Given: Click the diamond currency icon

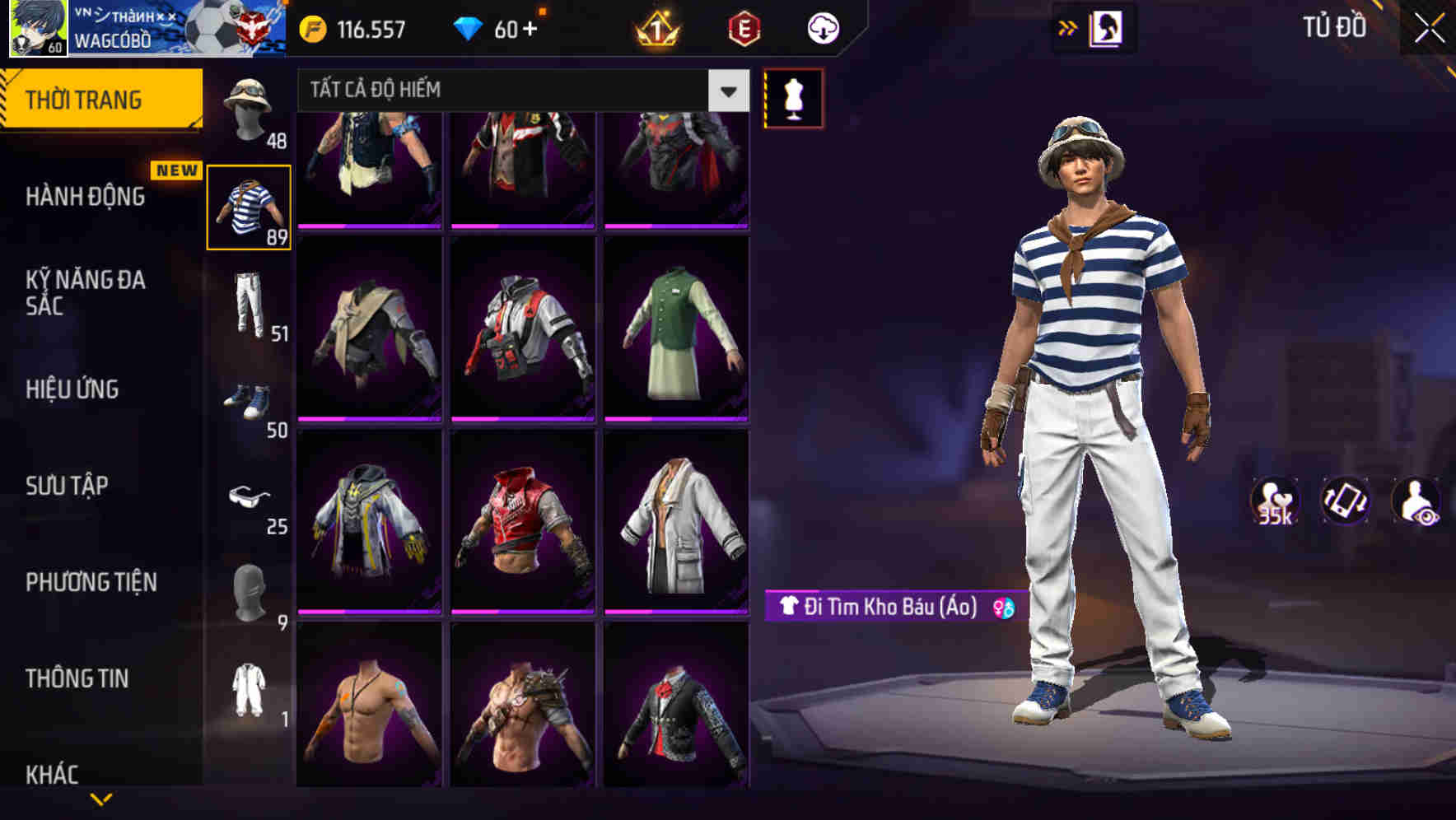Looking at the screenshot, I should click(x=469, y=27).
